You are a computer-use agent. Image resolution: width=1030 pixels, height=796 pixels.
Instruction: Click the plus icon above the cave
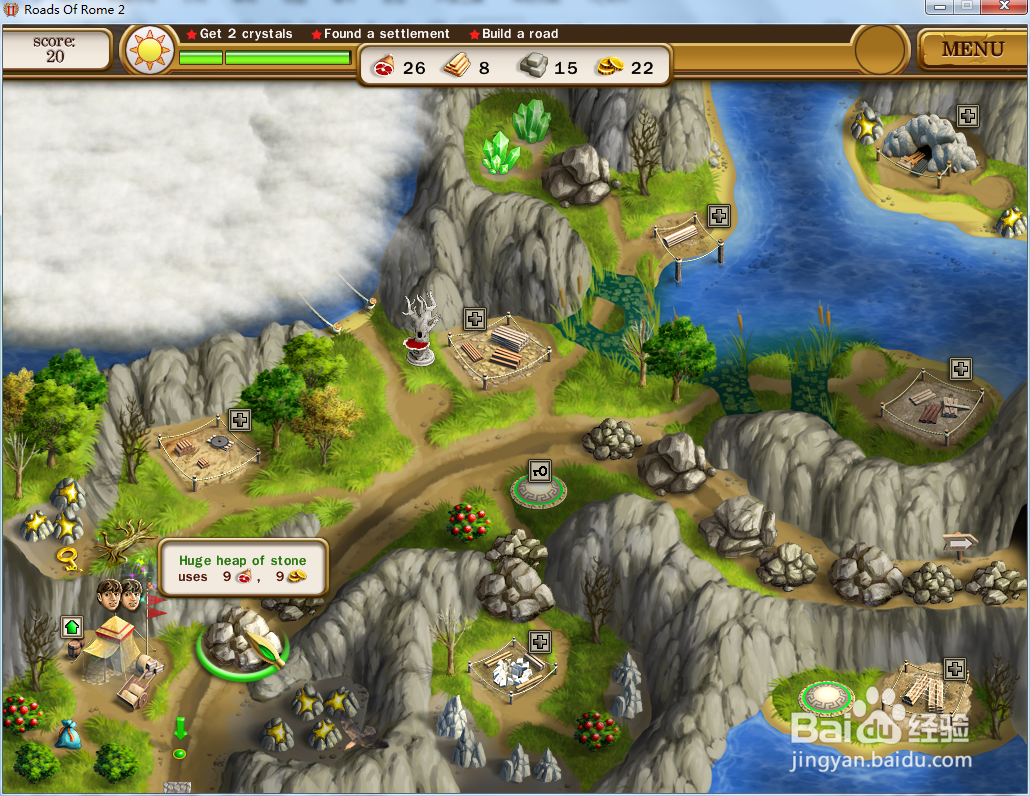967,116
